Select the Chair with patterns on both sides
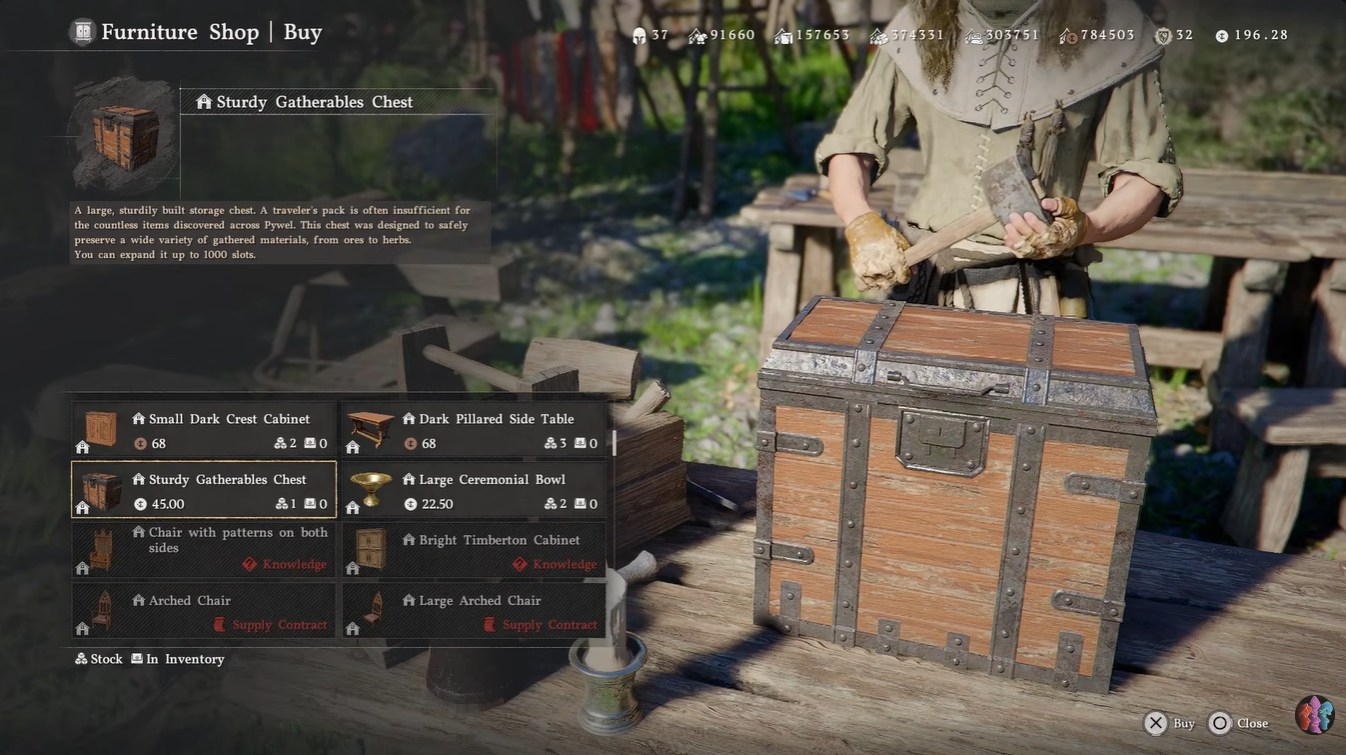The height and width of the screenshot is (755, 1346). (200, 547)
